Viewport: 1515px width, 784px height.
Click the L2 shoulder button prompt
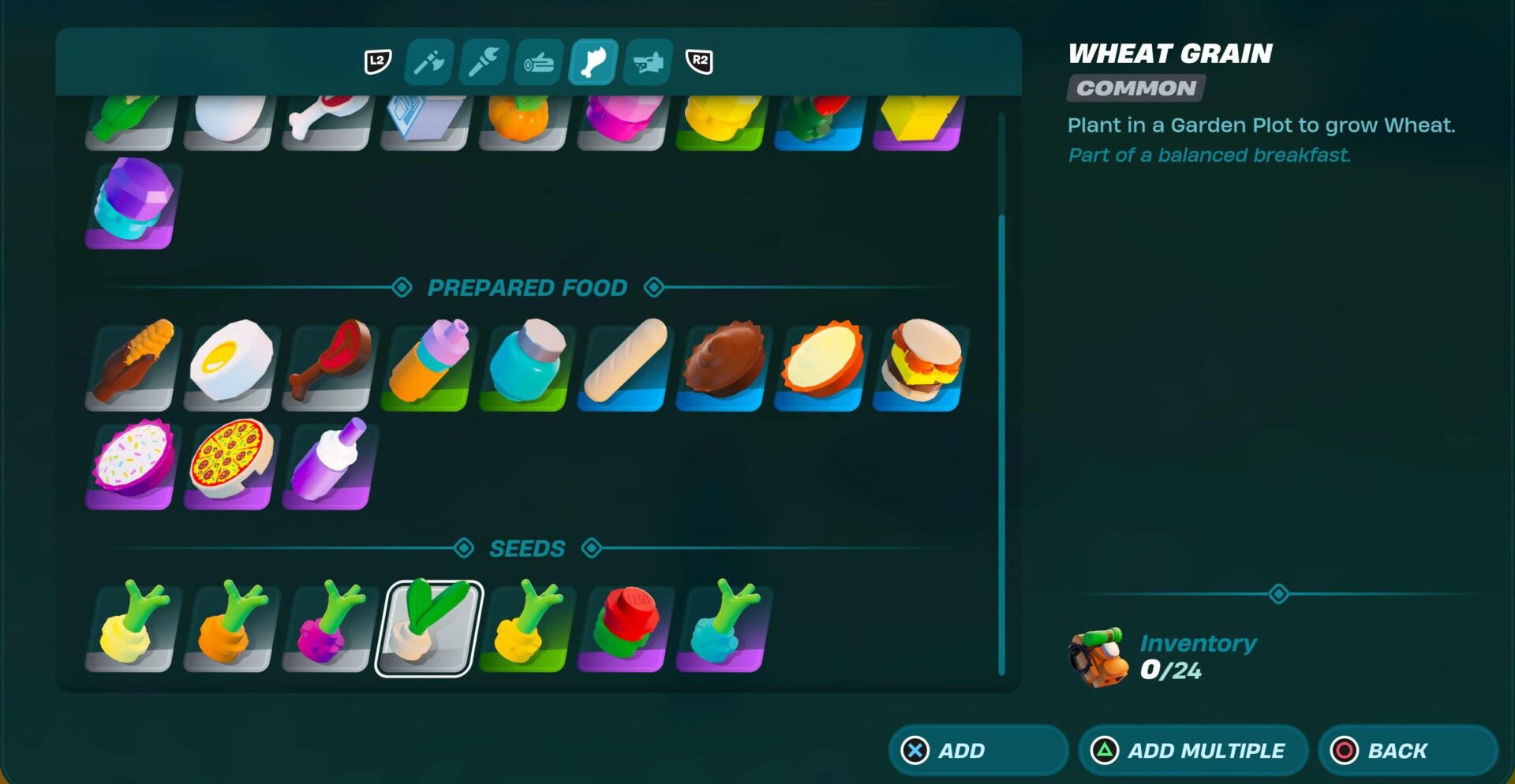coord(377,62)
